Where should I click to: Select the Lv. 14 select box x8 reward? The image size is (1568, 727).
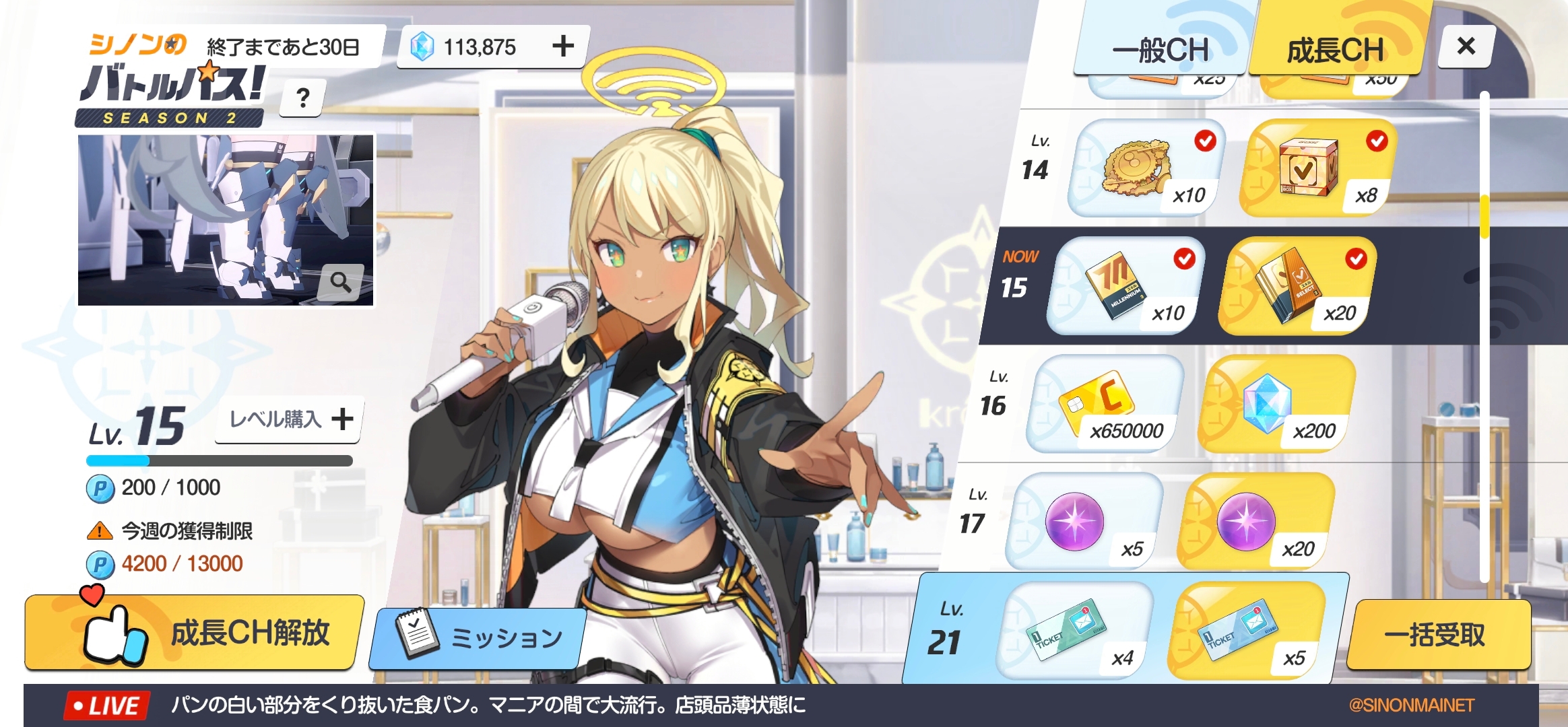coord(1318,168)
